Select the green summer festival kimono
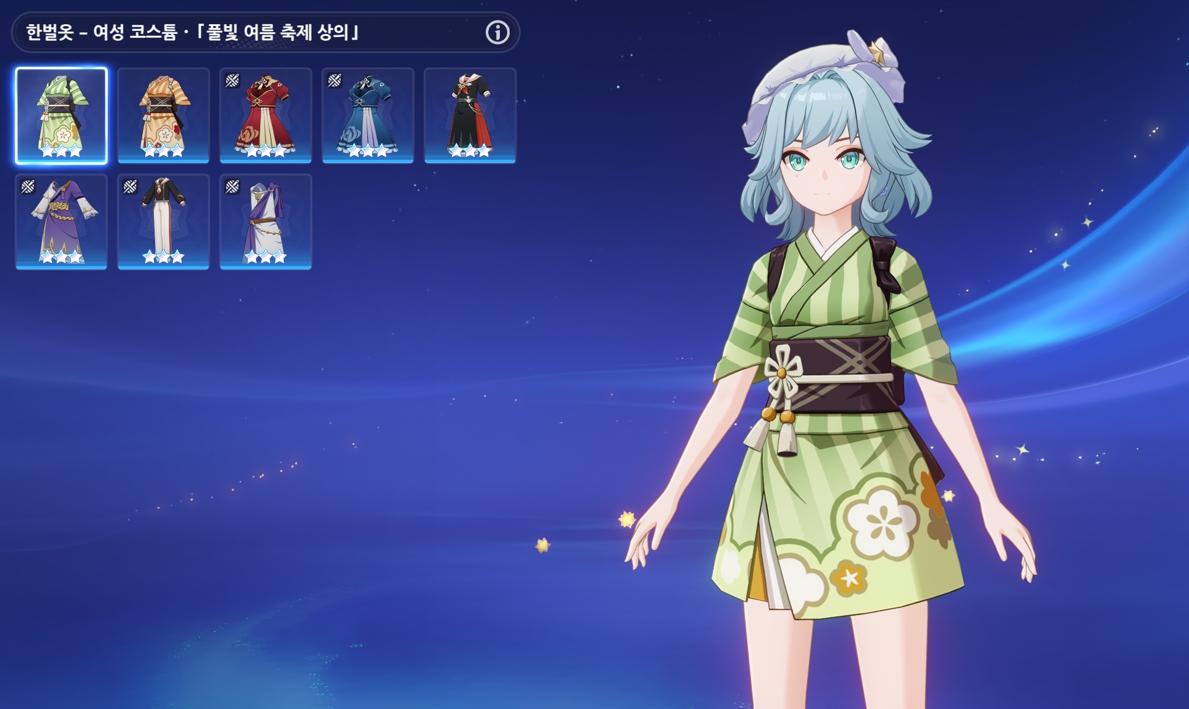The image size is (1189, 709). [61, 115]
